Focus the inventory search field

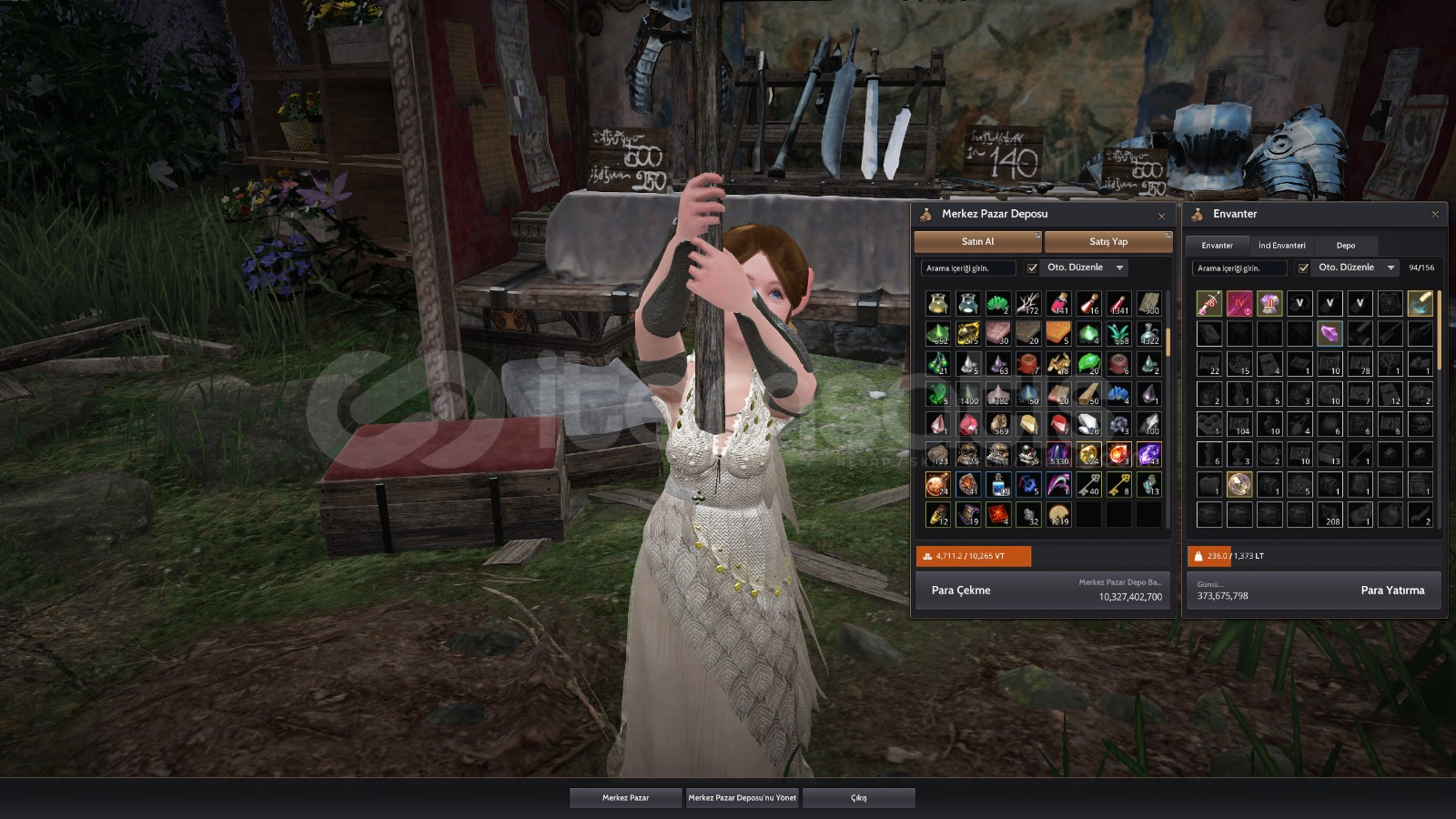[x=1239, y=268]
